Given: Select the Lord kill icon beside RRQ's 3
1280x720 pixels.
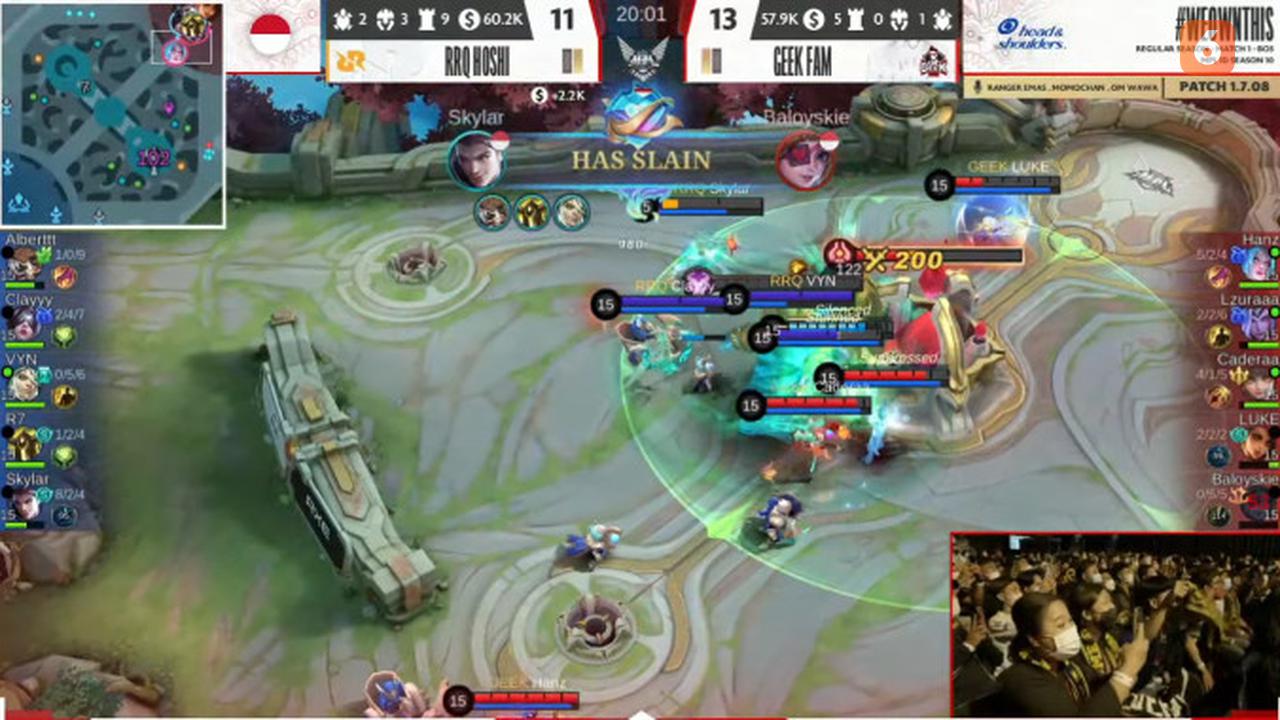Looking at the screenshot, I should [385, 18].
